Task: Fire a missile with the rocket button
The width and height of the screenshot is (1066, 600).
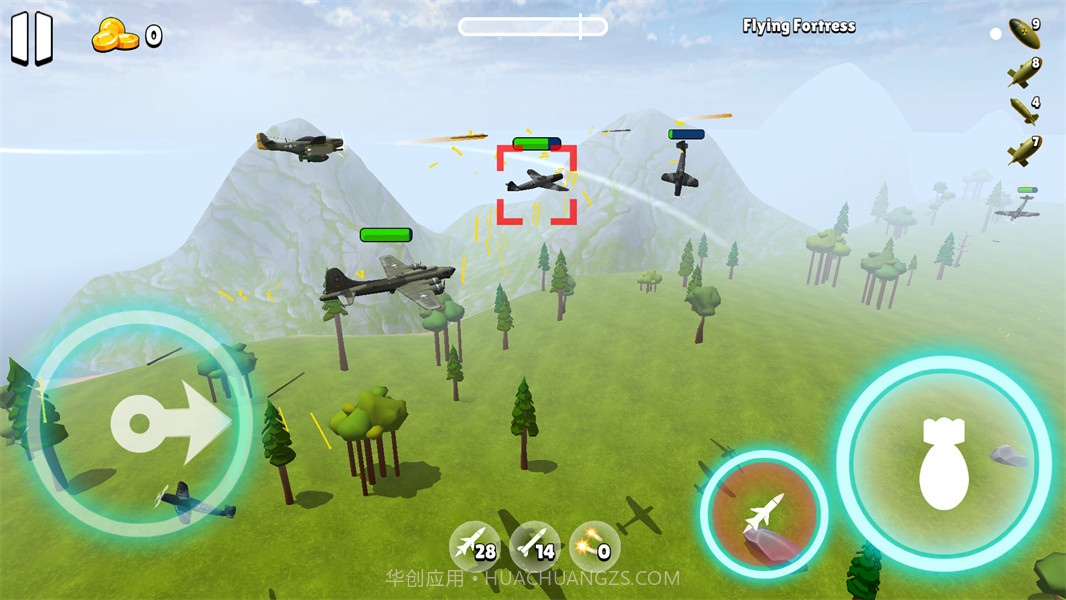Action: [764, 514]
